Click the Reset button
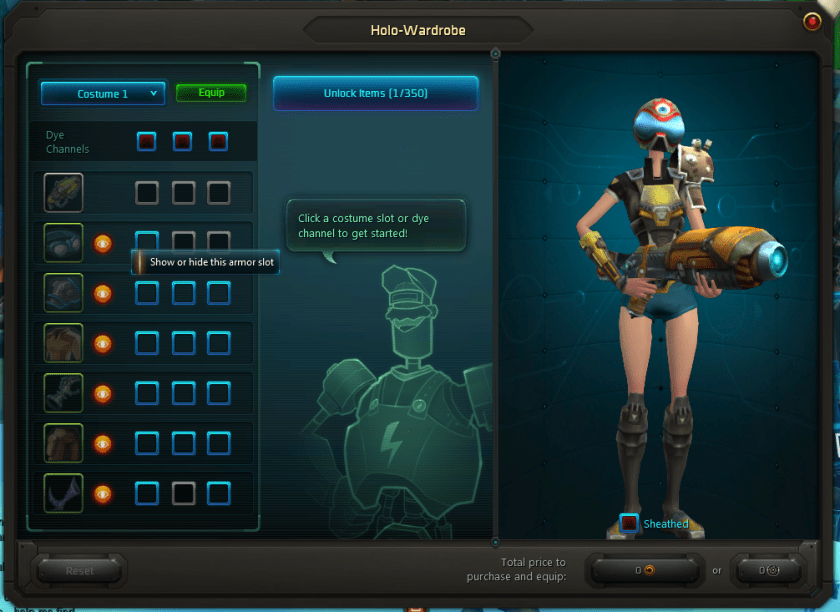The height and width of the screenshot is (612, 840). [80, 571]
